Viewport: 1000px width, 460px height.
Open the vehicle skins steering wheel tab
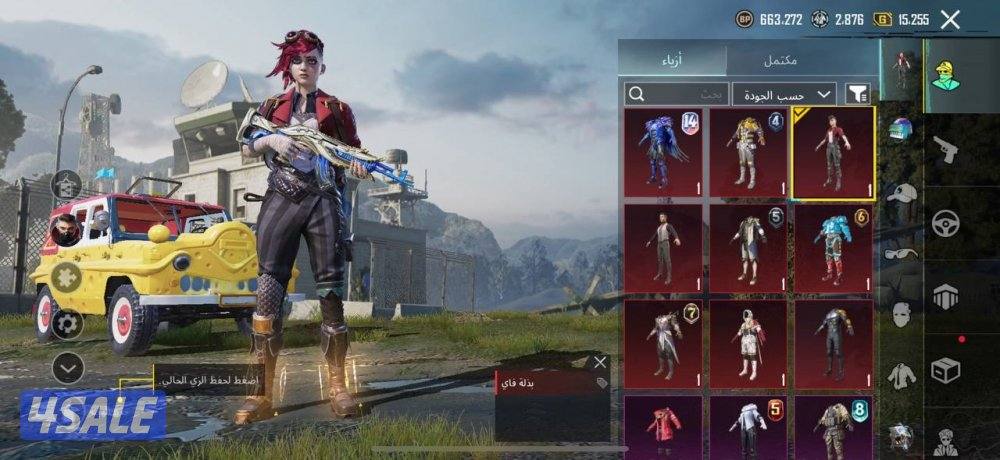(x=945, y=223)
